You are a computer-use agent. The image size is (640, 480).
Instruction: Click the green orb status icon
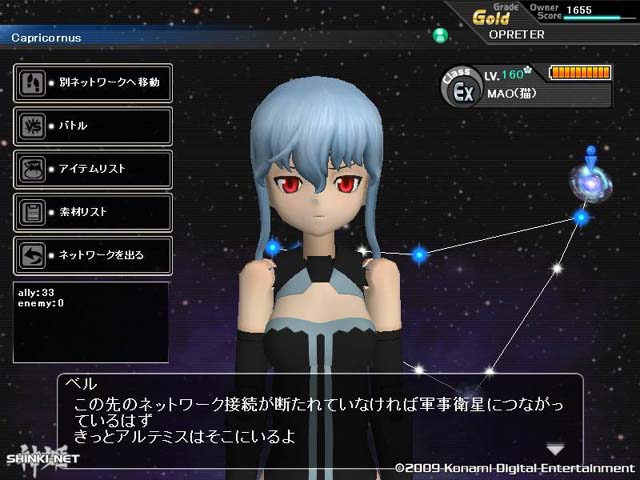click(439, 36)
